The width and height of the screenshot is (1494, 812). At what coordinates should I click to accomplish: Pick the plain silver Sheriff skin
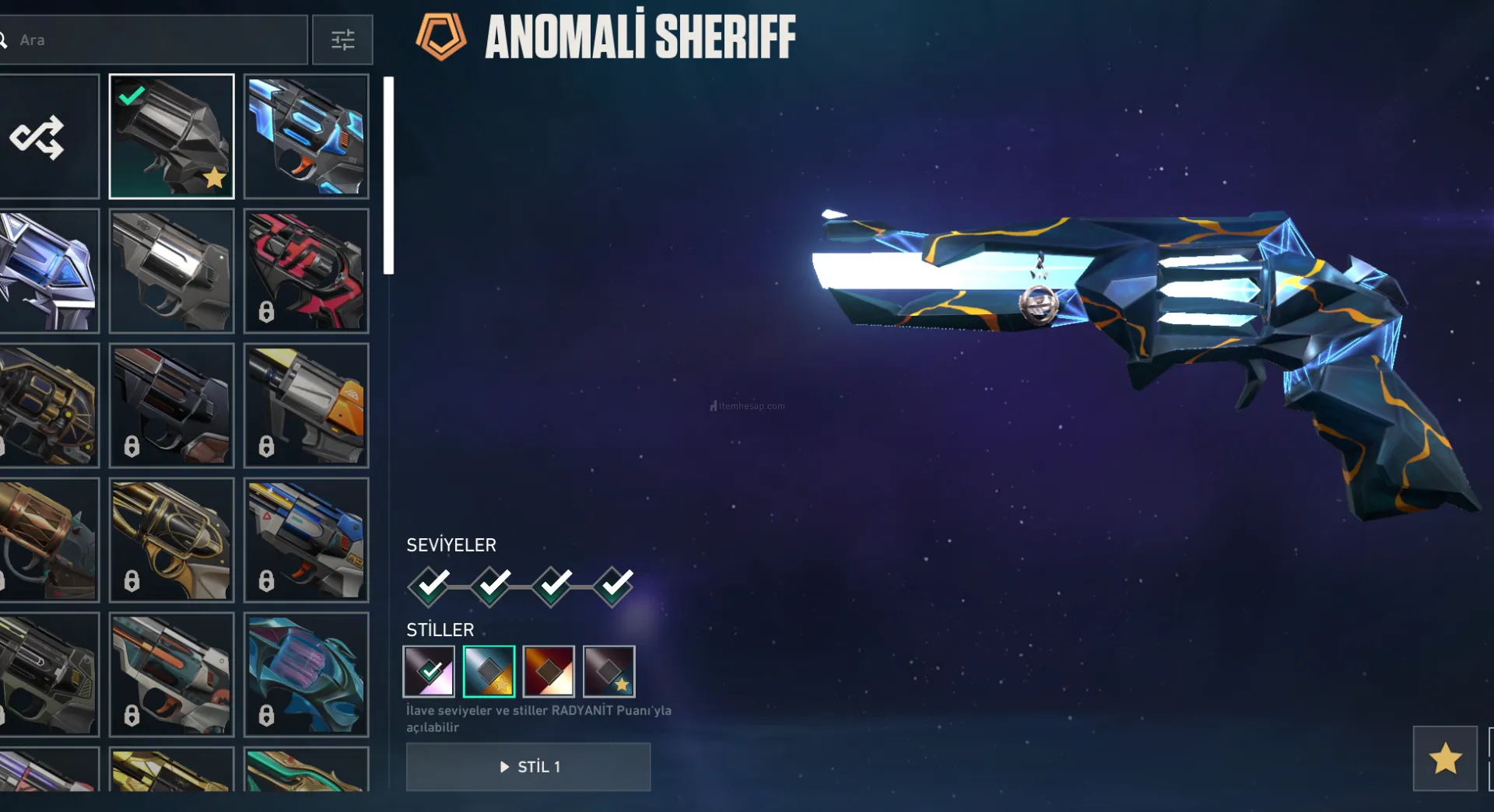tap(171, 271)
